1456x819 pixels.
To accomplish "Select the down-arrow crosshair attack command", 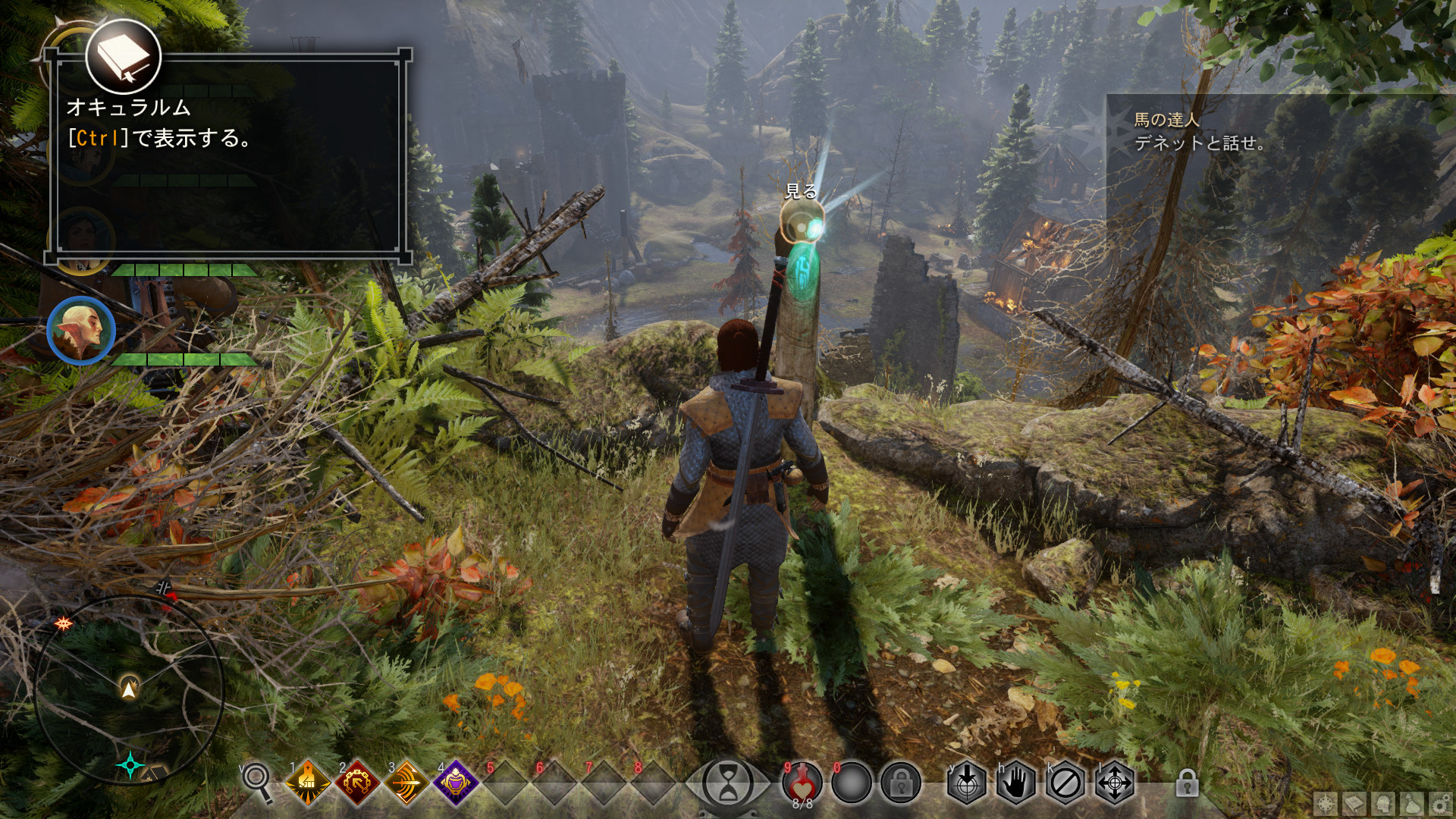I will 966,783.
